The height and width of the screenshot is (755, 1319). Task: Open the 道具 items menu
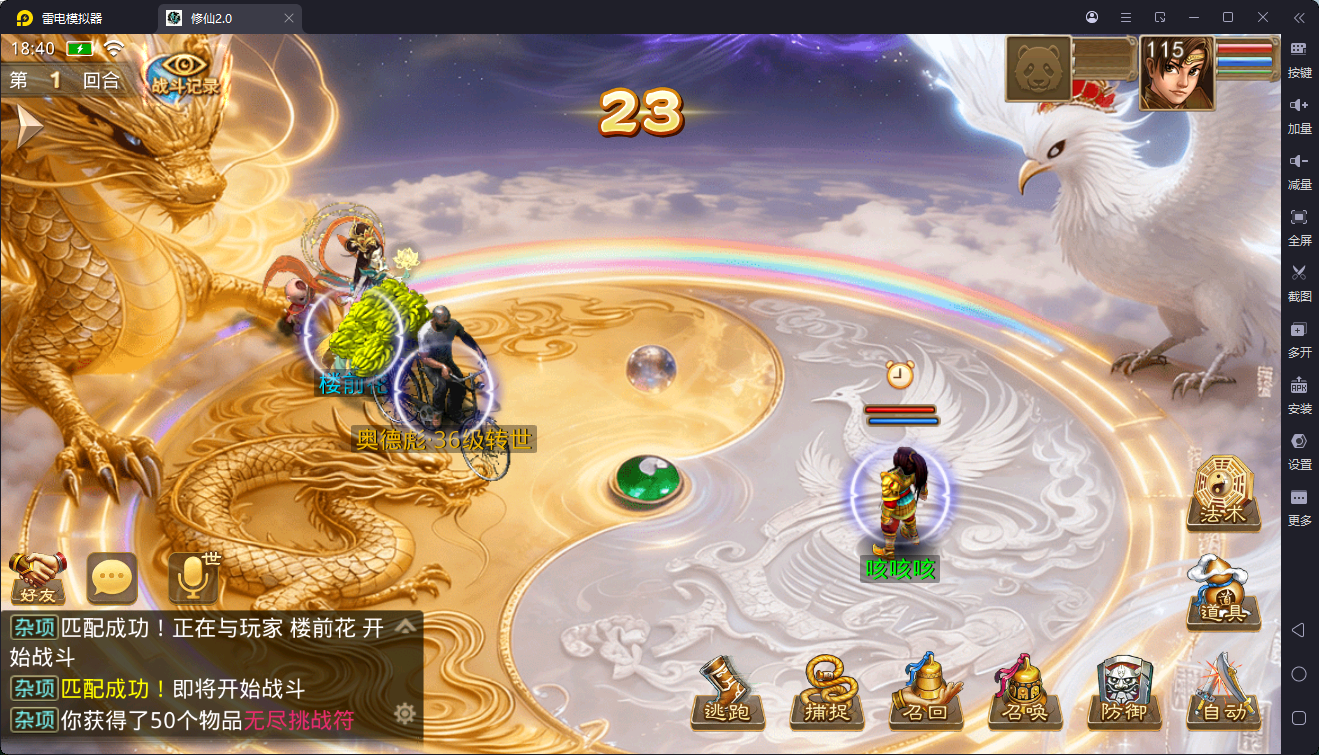pyautogui.click(x=1222, y=591)
